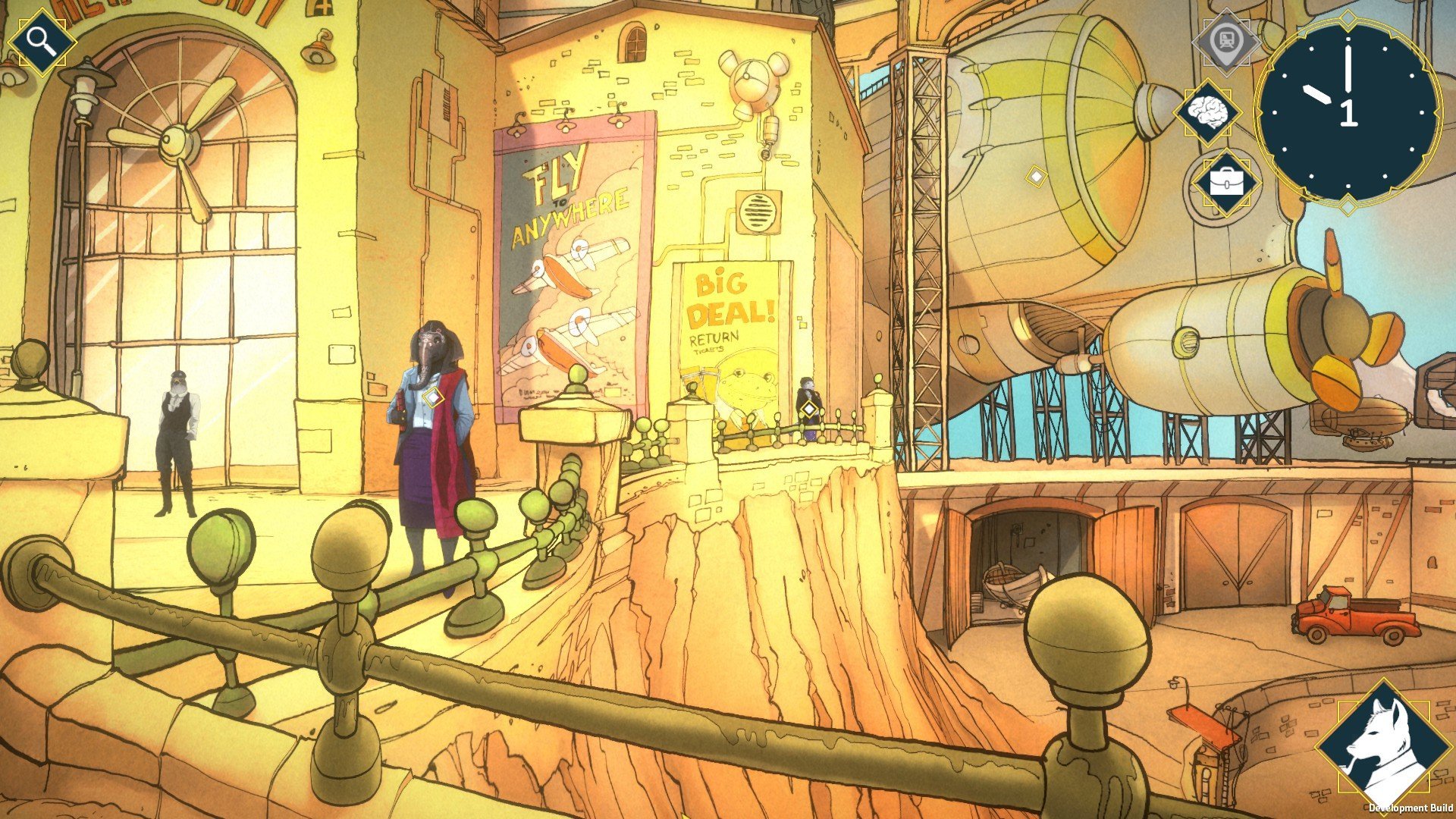The width and height of the screenshot is (1456, 819).
Task: Open the train map location icon
Action: pos(1226,40)
